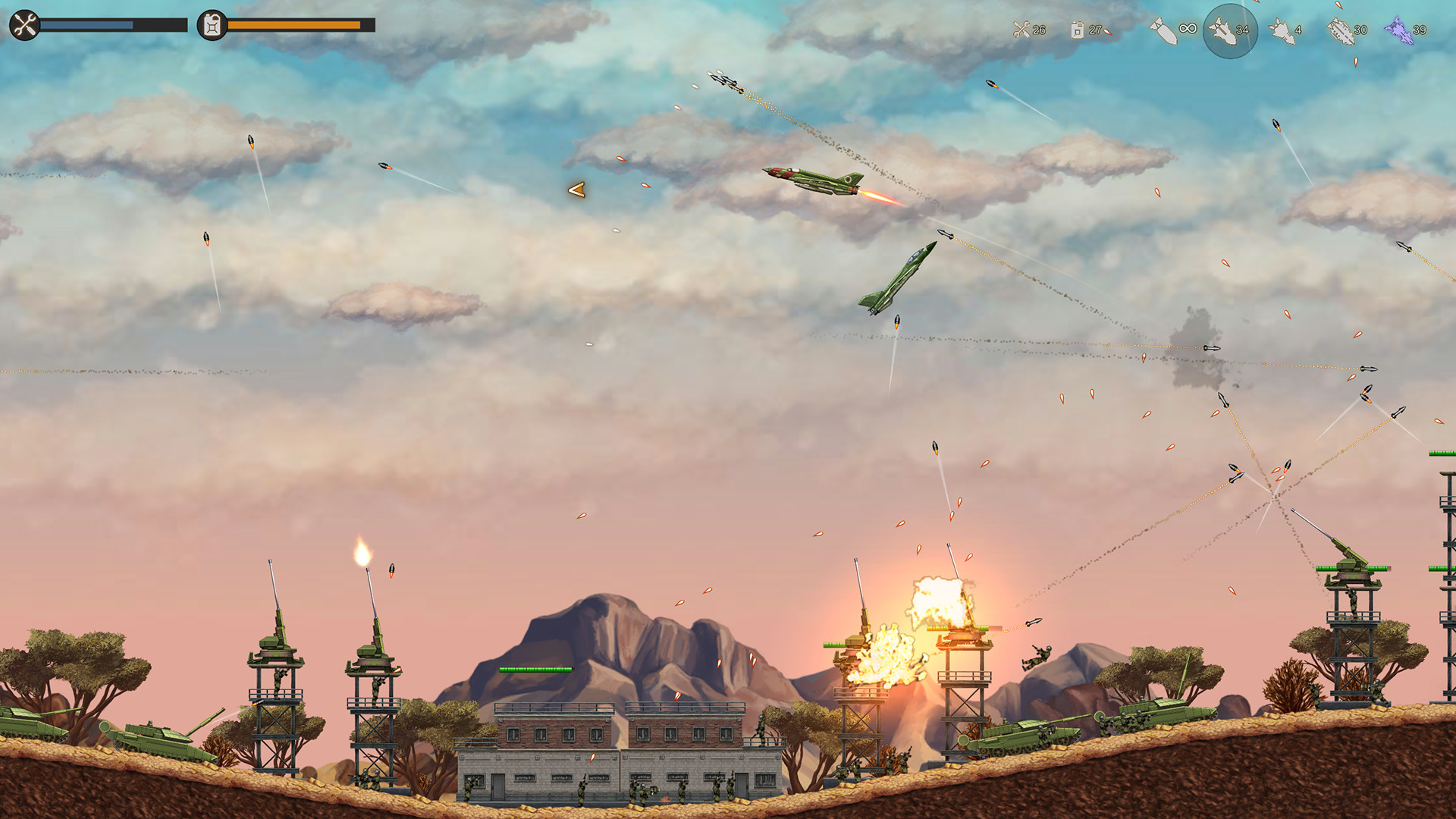Click the crossed tools icon on the armor bar
Viewport: 1456px width, 819px height.
[25, 24]
